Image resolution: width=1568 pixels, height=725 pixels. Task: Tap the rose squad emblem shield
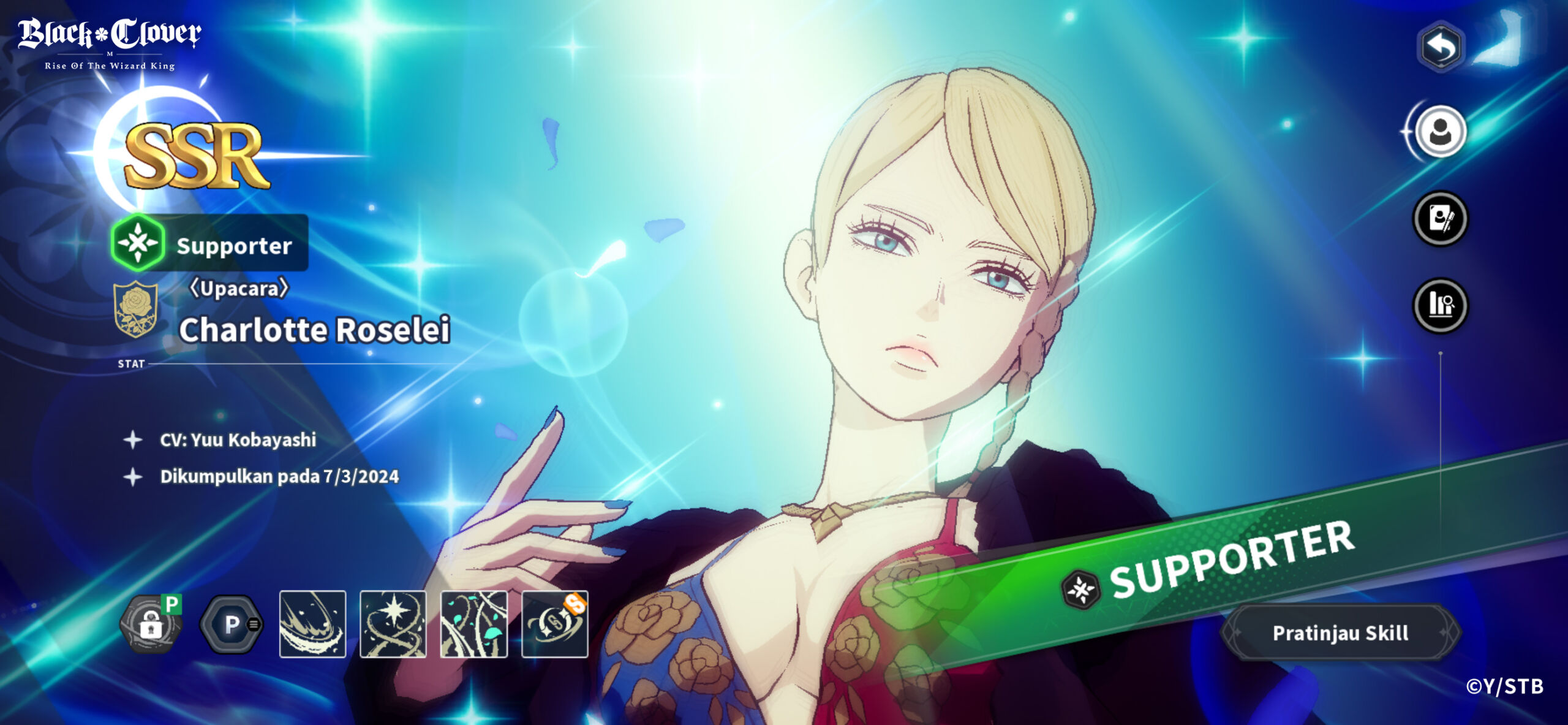[x=136, y=309]
